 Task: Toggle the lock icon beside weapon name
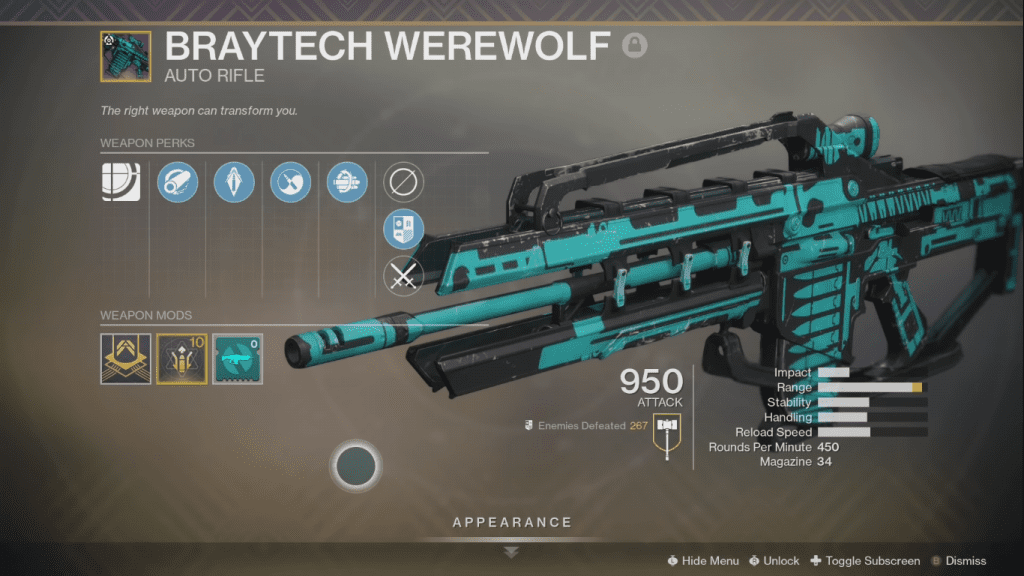coord(633,45)
